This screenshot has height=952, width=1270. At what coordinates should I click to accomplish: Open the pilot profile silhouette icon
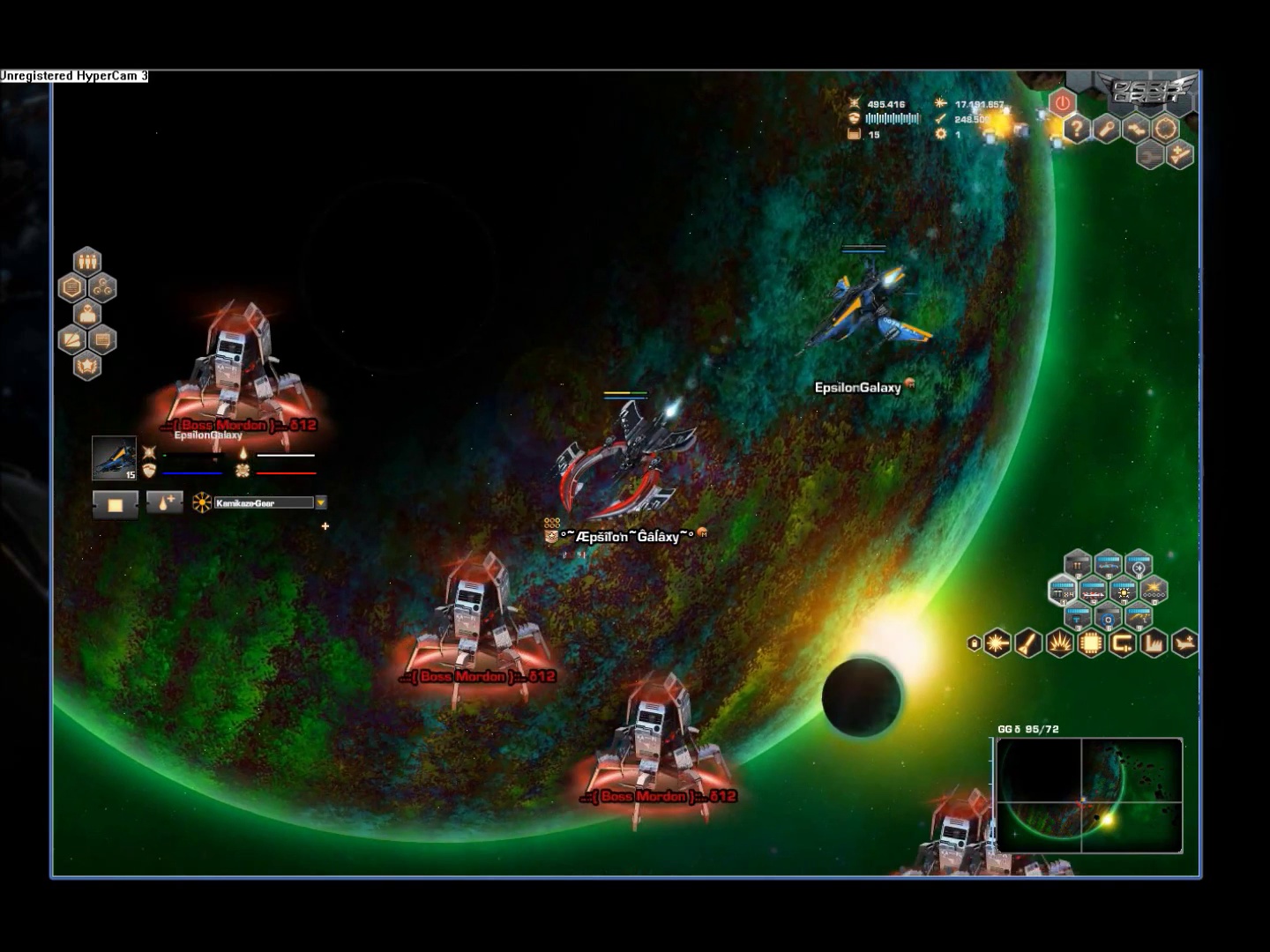(86, 314)
